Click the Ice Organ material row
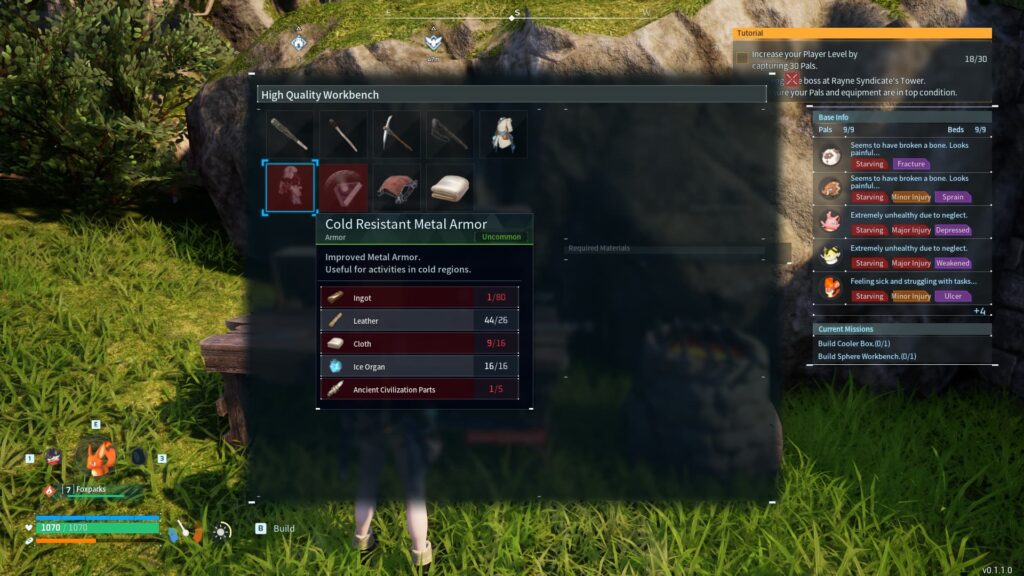 pos(420,366)
